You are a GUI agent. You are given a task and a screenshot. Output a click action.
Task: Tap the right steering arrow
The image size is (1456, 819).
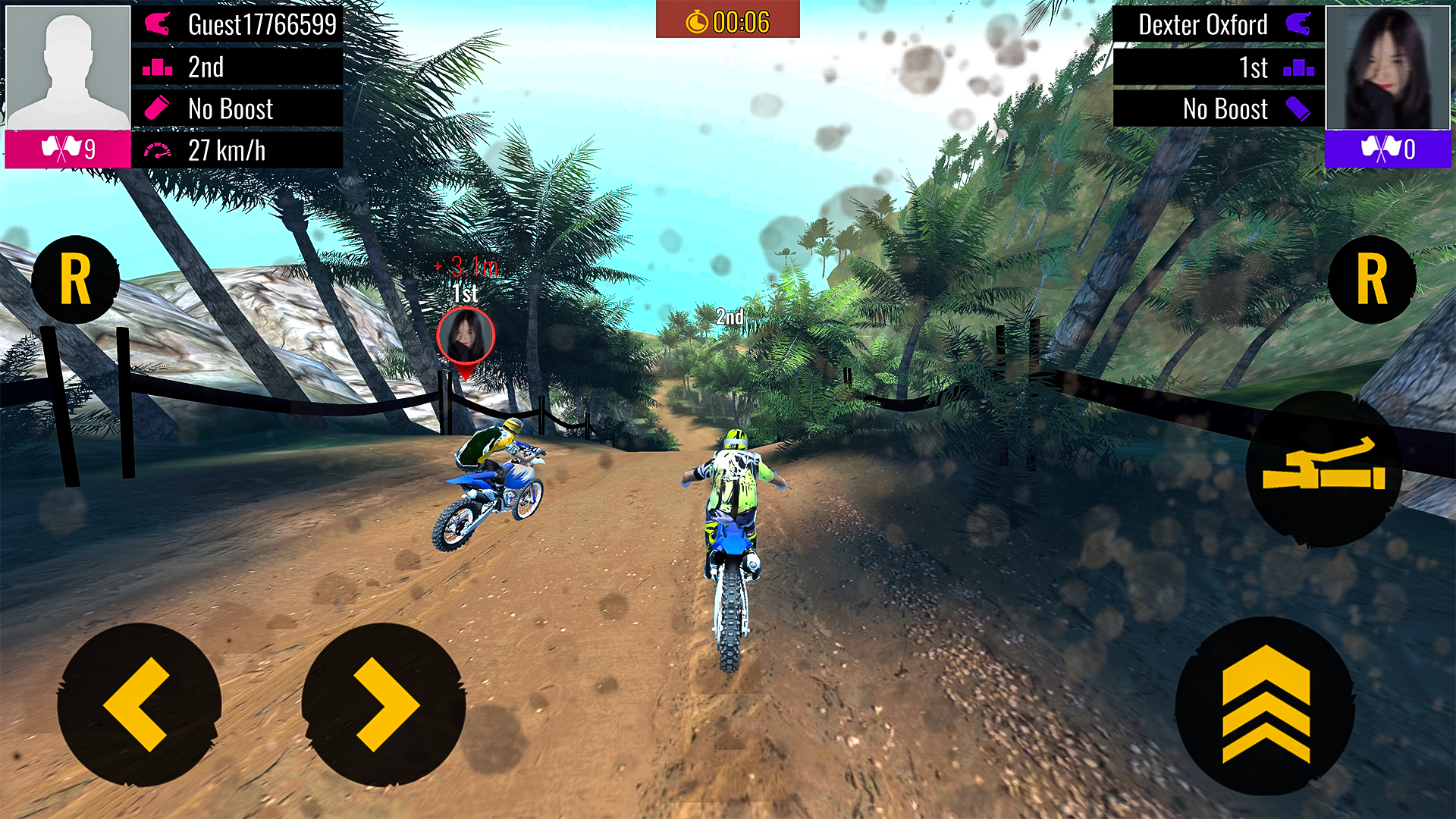383,704
